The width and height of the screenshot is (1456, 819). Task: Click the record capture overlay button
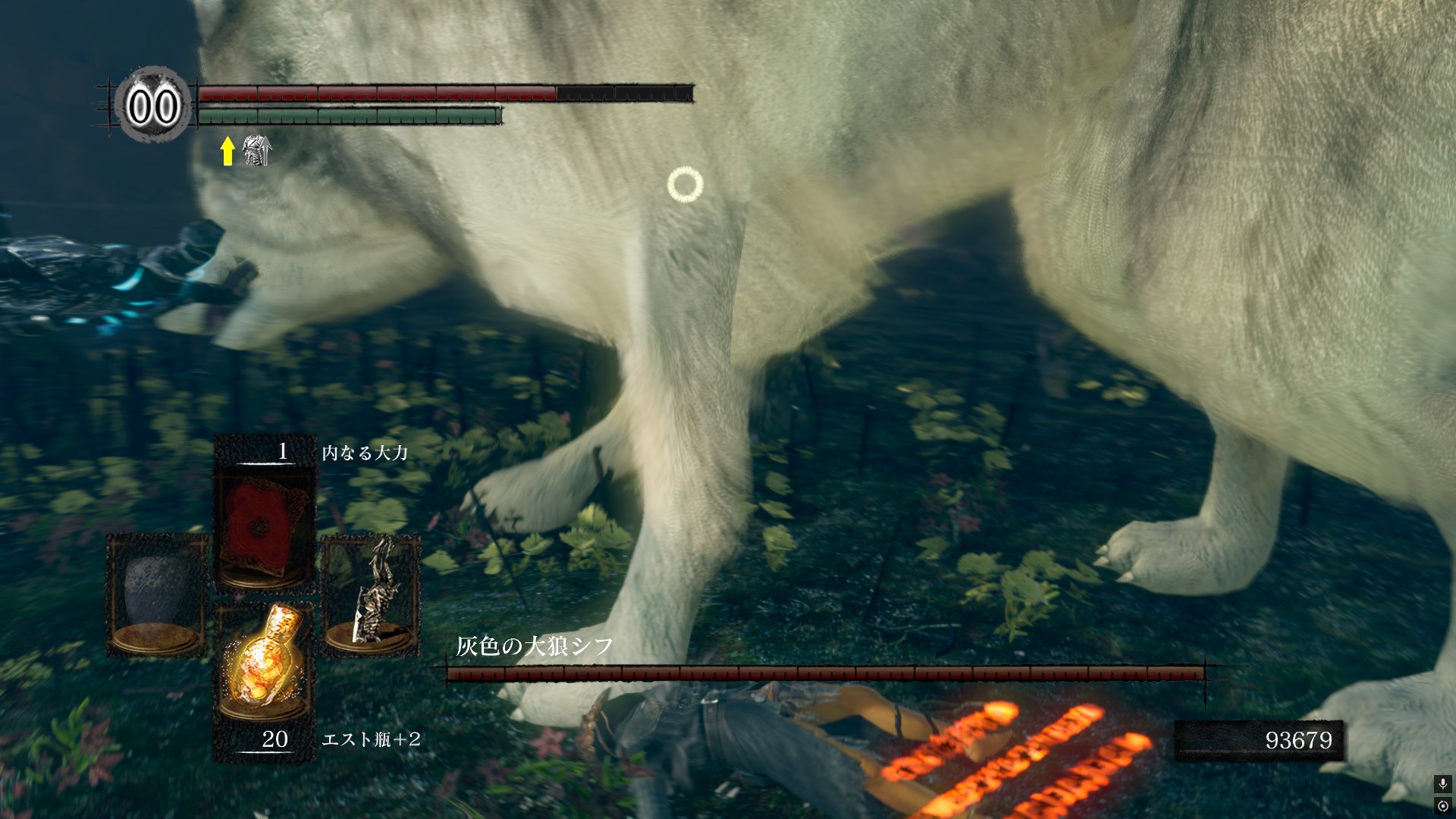point(1442,805)
